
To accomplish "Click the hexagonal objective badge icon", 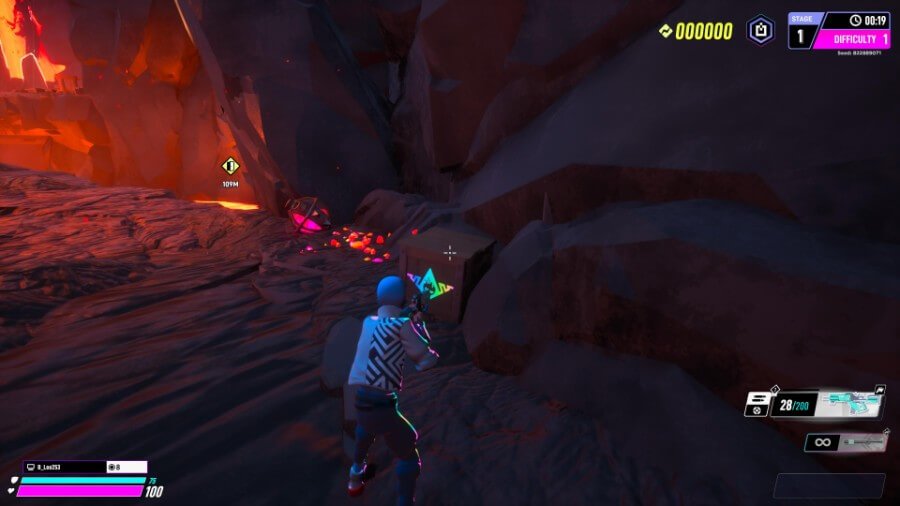I will point(761,30).
